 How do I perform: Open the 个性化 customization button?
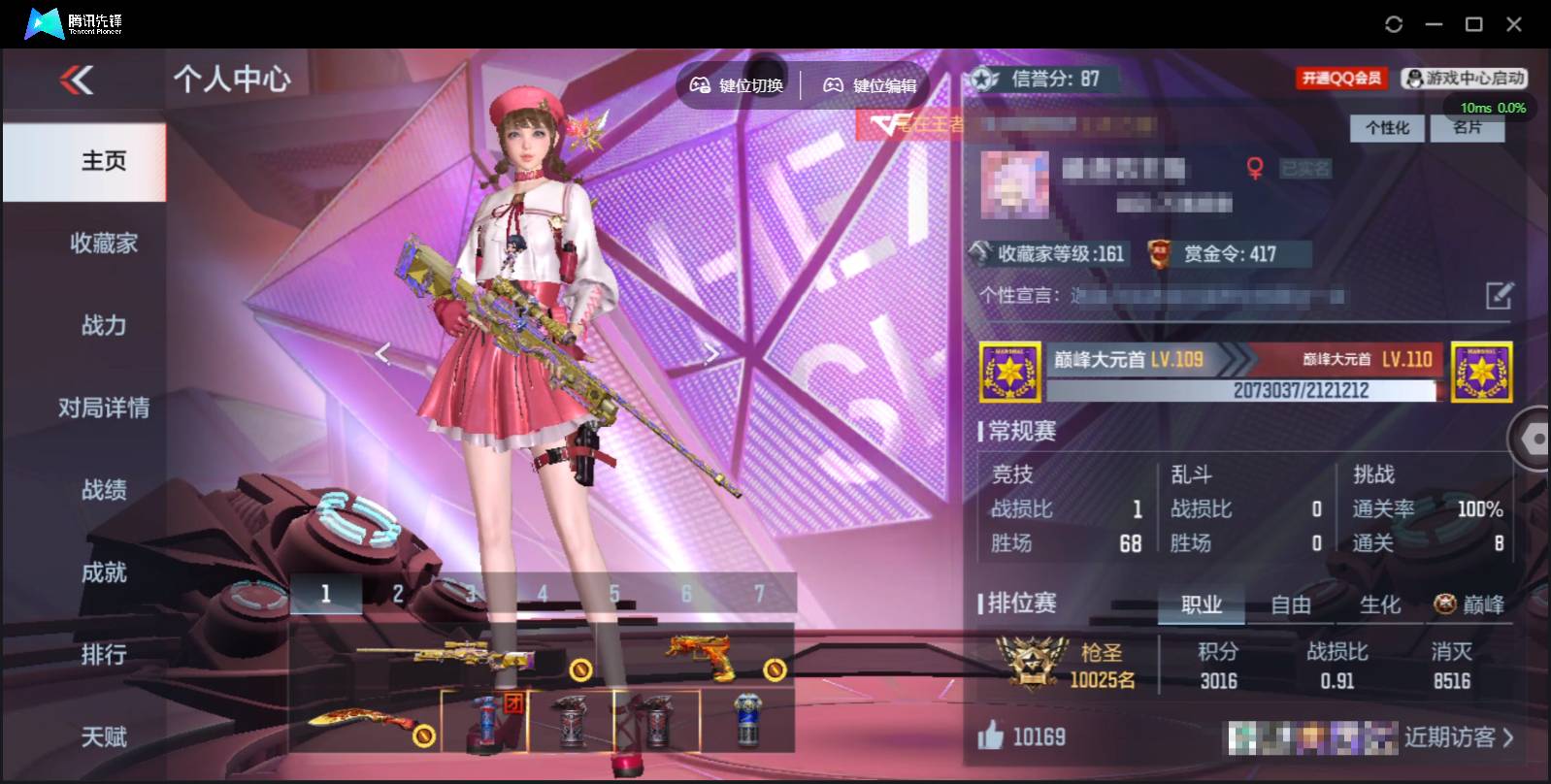click(1388, 127)
